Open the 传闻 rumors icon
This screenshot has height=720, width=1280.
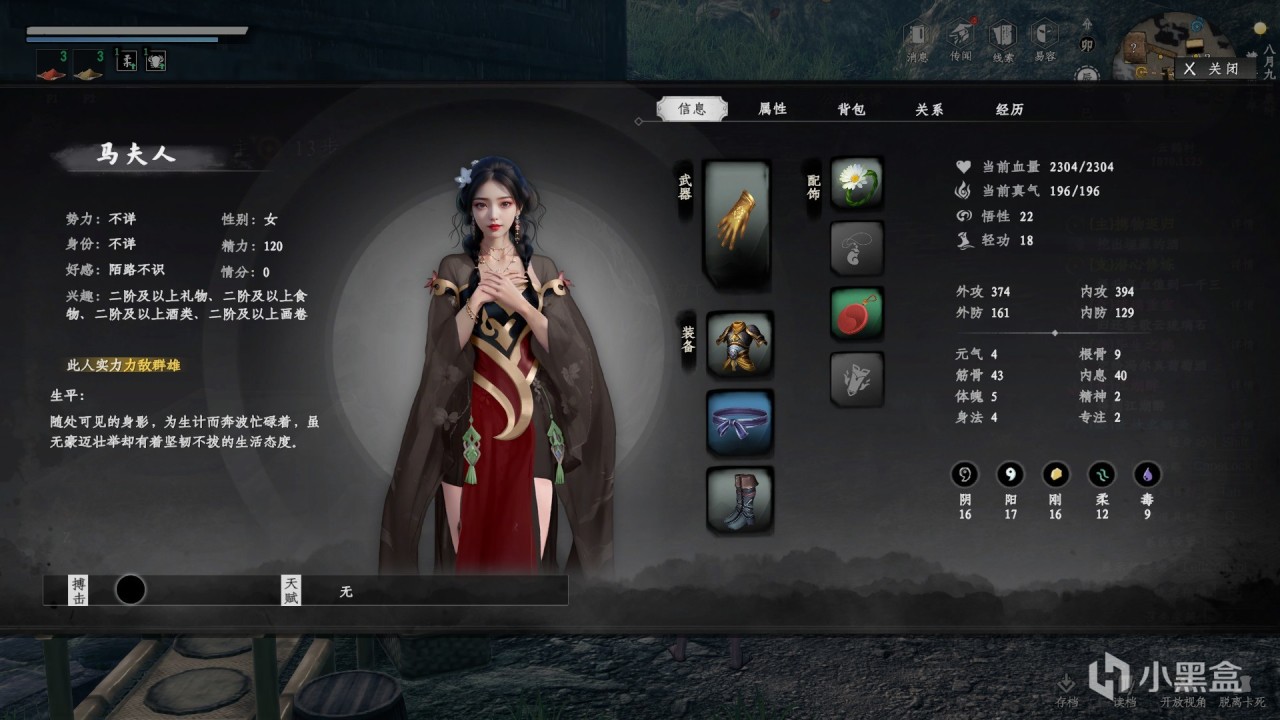pyautogui.click(x=961, y=41)
